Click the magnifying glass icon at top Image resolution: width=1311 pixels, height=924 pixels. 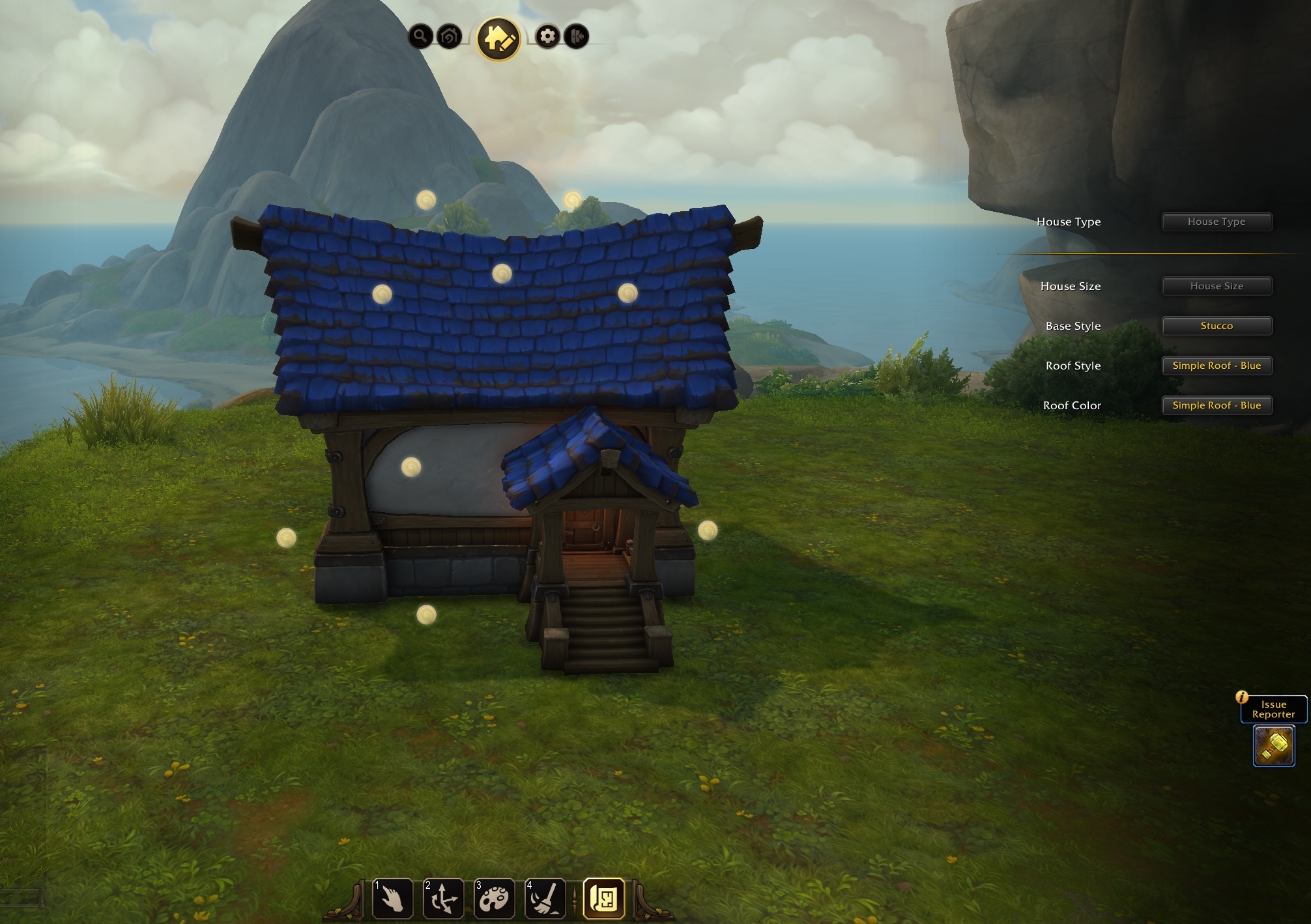point(420,36)
